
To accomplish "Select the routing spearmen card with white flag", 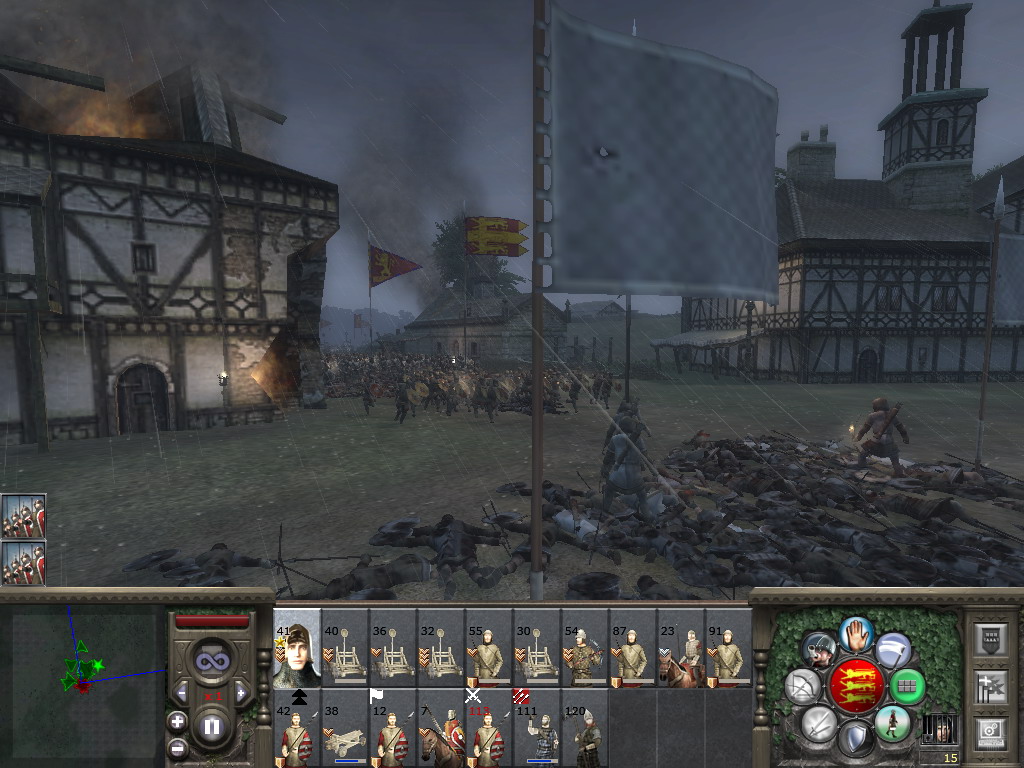I will coord(393,727).
